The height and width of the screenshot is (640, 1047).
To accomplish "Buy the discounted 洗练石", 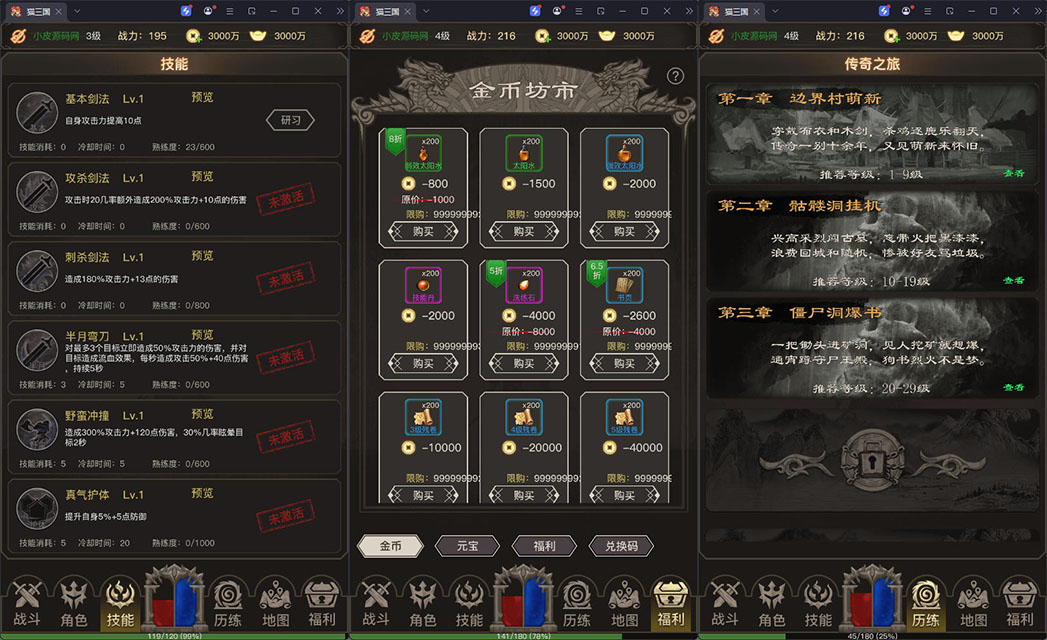I will (x=523, y=363).
